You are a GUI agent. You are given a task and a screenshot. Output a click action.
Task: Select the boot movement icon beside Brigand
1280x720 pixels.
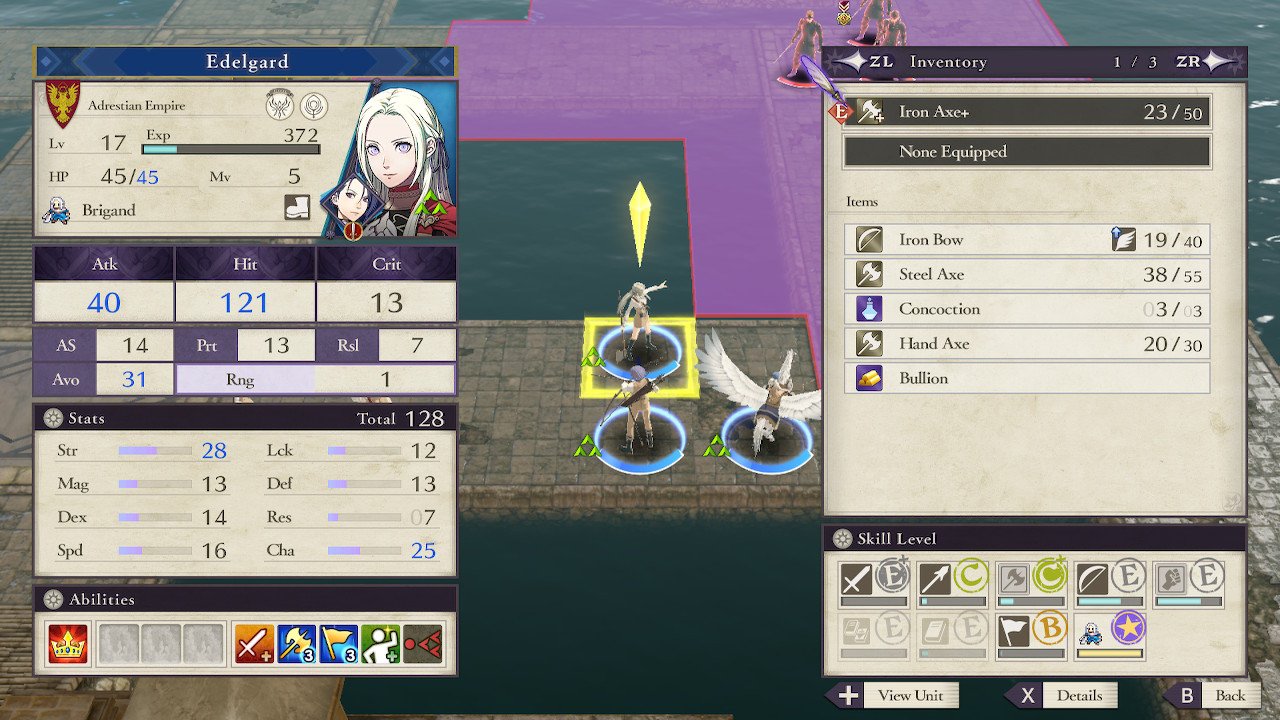click(x=298, y=208)
